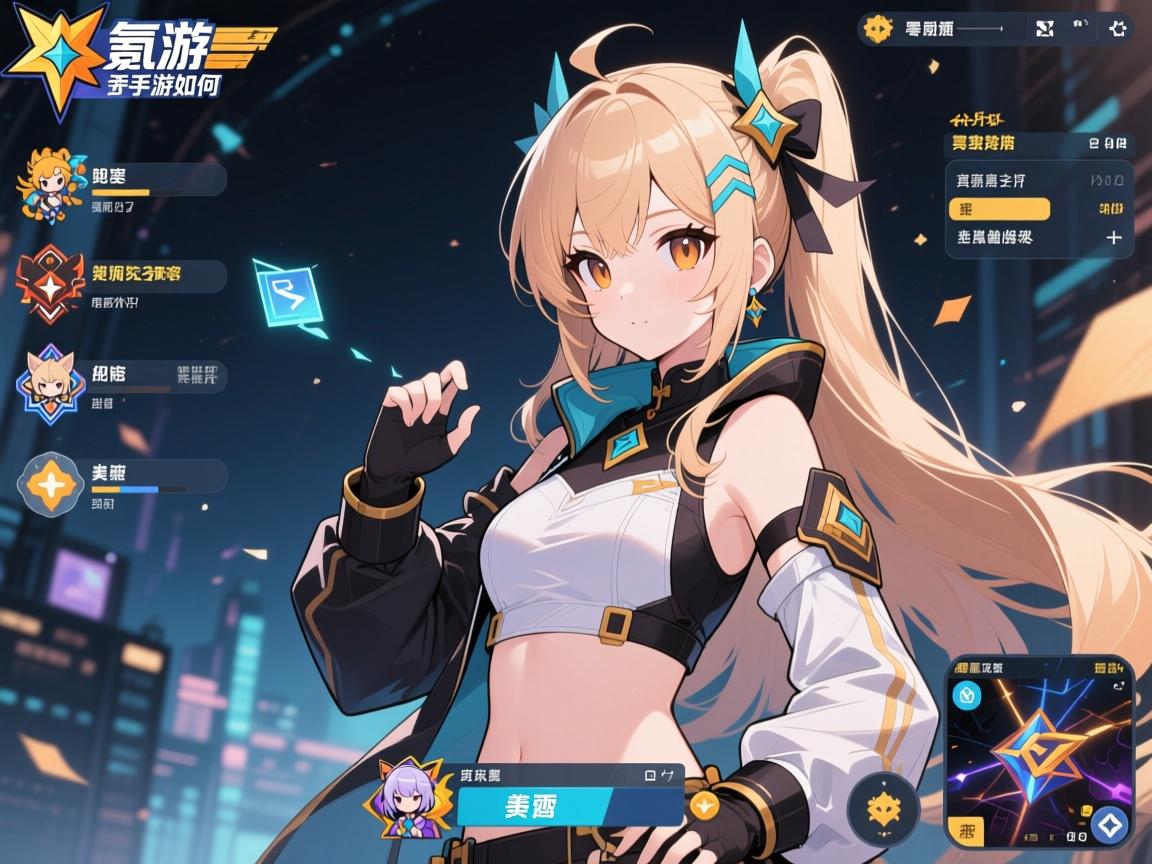Select the yellow highlighted row in the right panel
Viewport: 1152px width, 864px height.
click(999, 209)
